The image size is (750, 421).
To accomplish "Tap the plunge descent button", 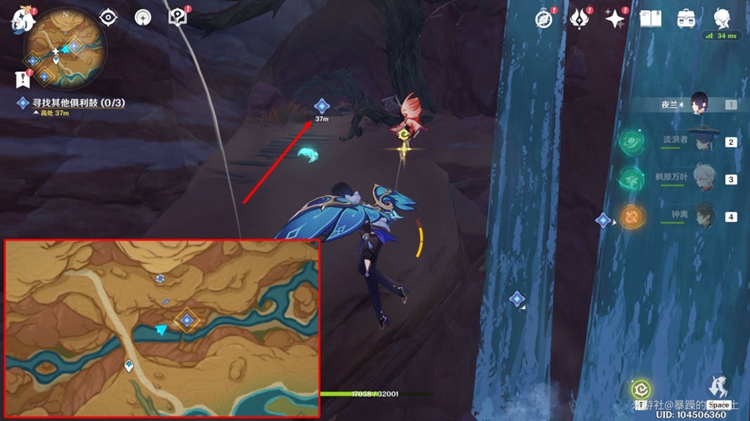I will [x=717, y=388].
